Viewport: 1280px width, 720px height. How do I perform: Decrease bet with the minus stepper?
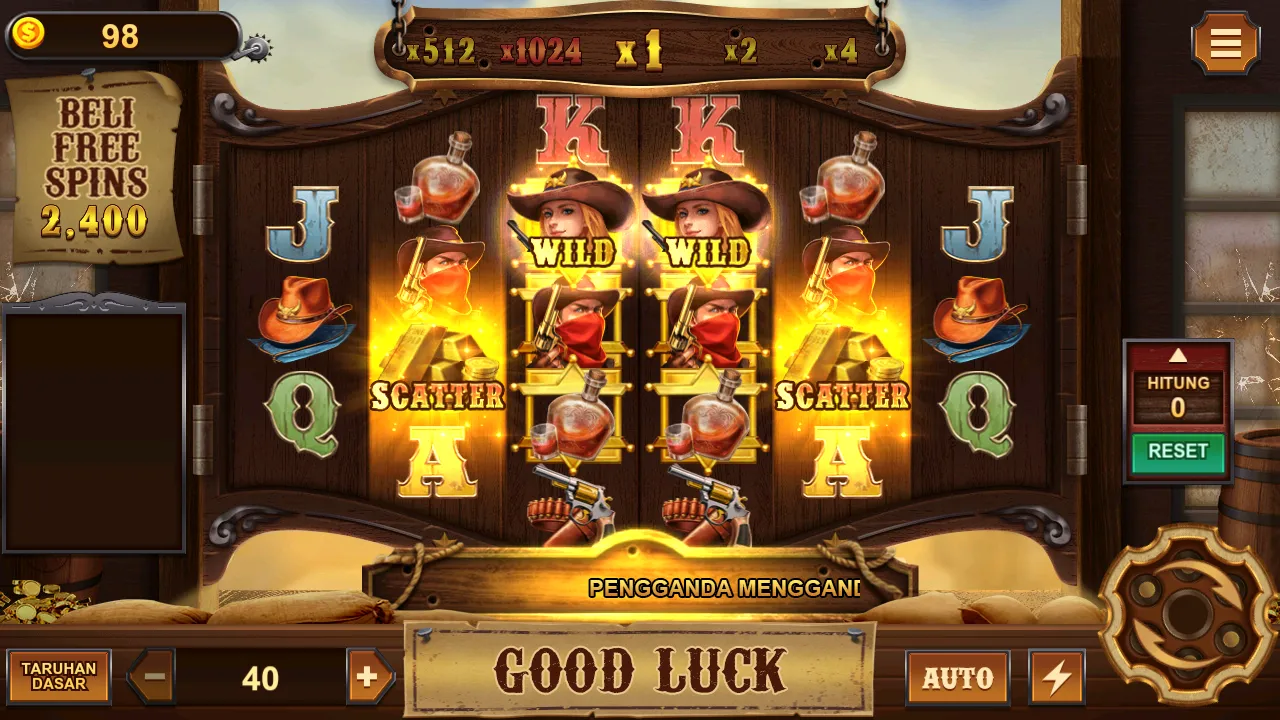151,677
